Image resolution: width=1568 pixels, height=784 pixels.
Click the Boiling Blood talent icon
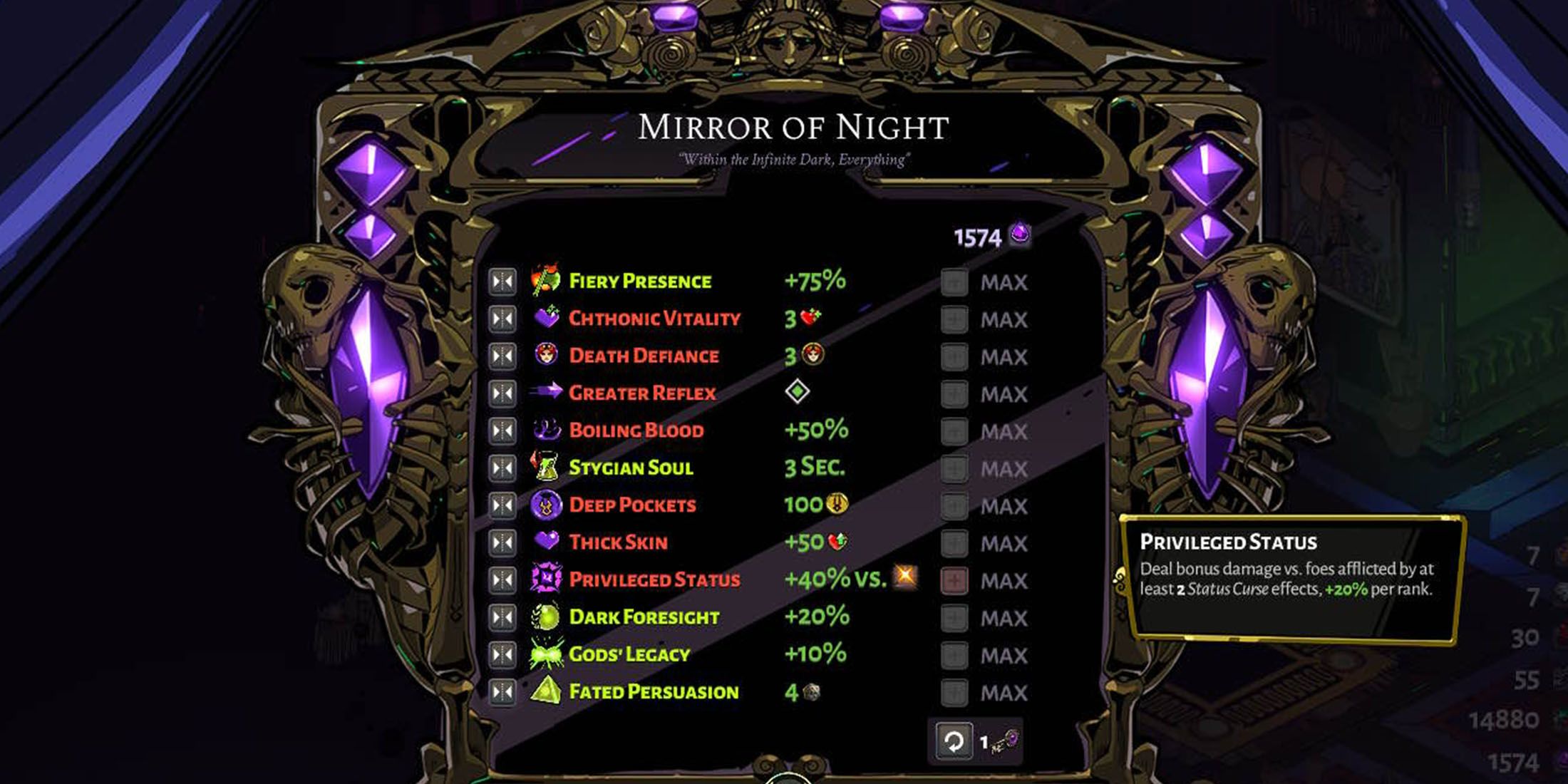tap(545, 430)
